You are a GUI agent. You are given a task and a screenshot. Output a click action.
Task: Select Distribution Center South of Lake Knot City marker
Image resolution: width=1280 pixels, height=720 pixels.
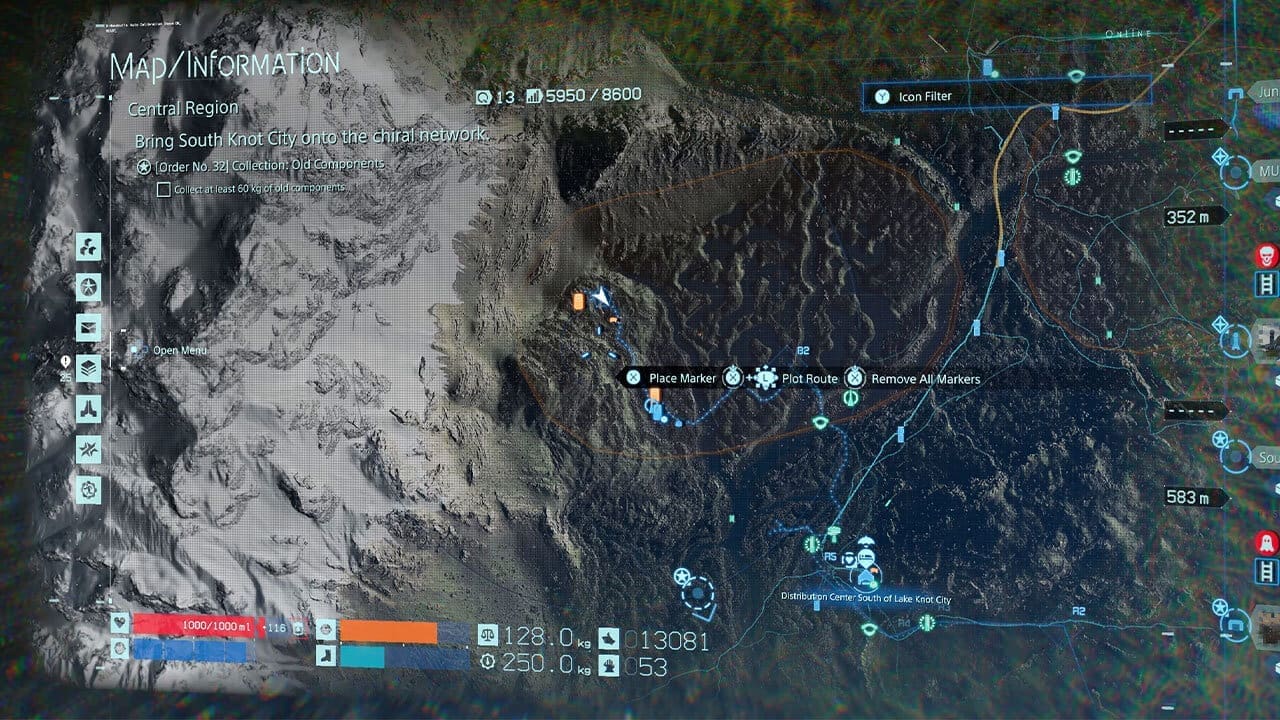click(x=866, y=578)
